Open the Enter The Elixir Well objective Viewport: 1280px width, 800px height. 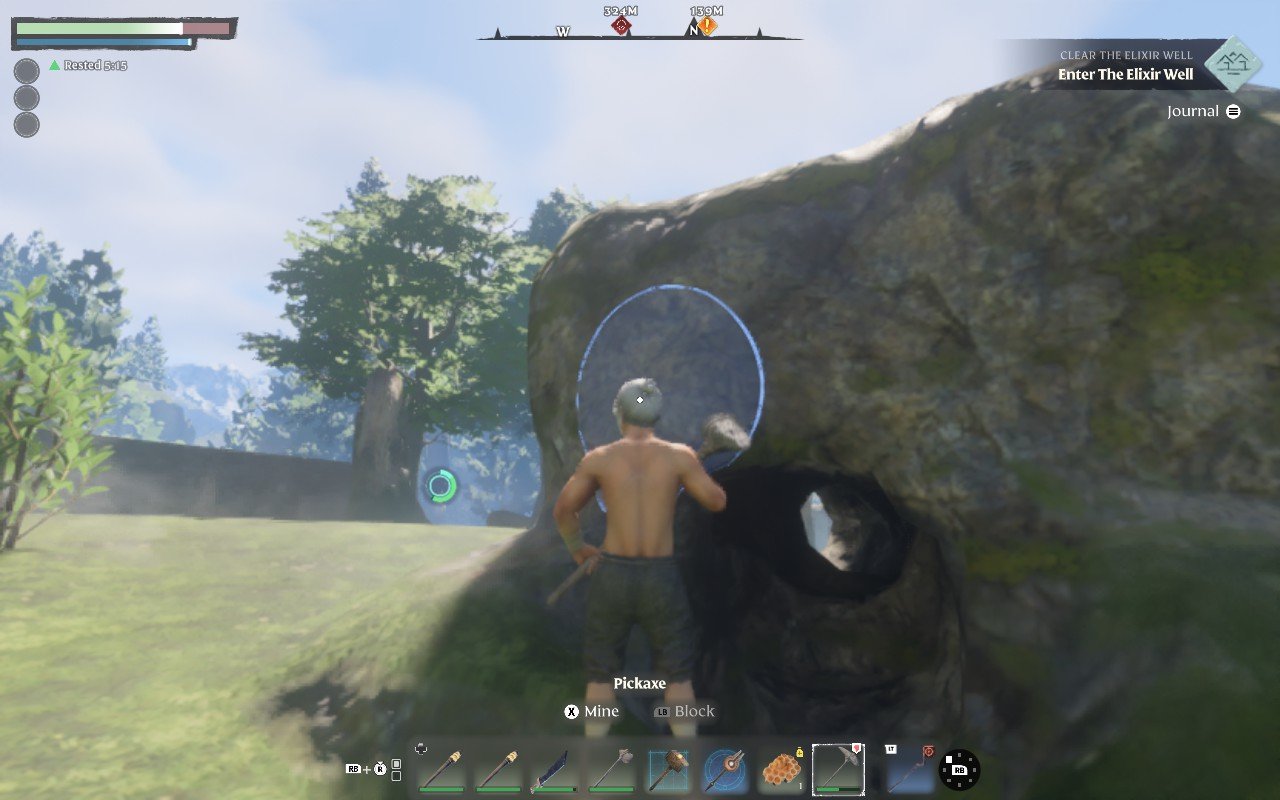pos(1125,74)
